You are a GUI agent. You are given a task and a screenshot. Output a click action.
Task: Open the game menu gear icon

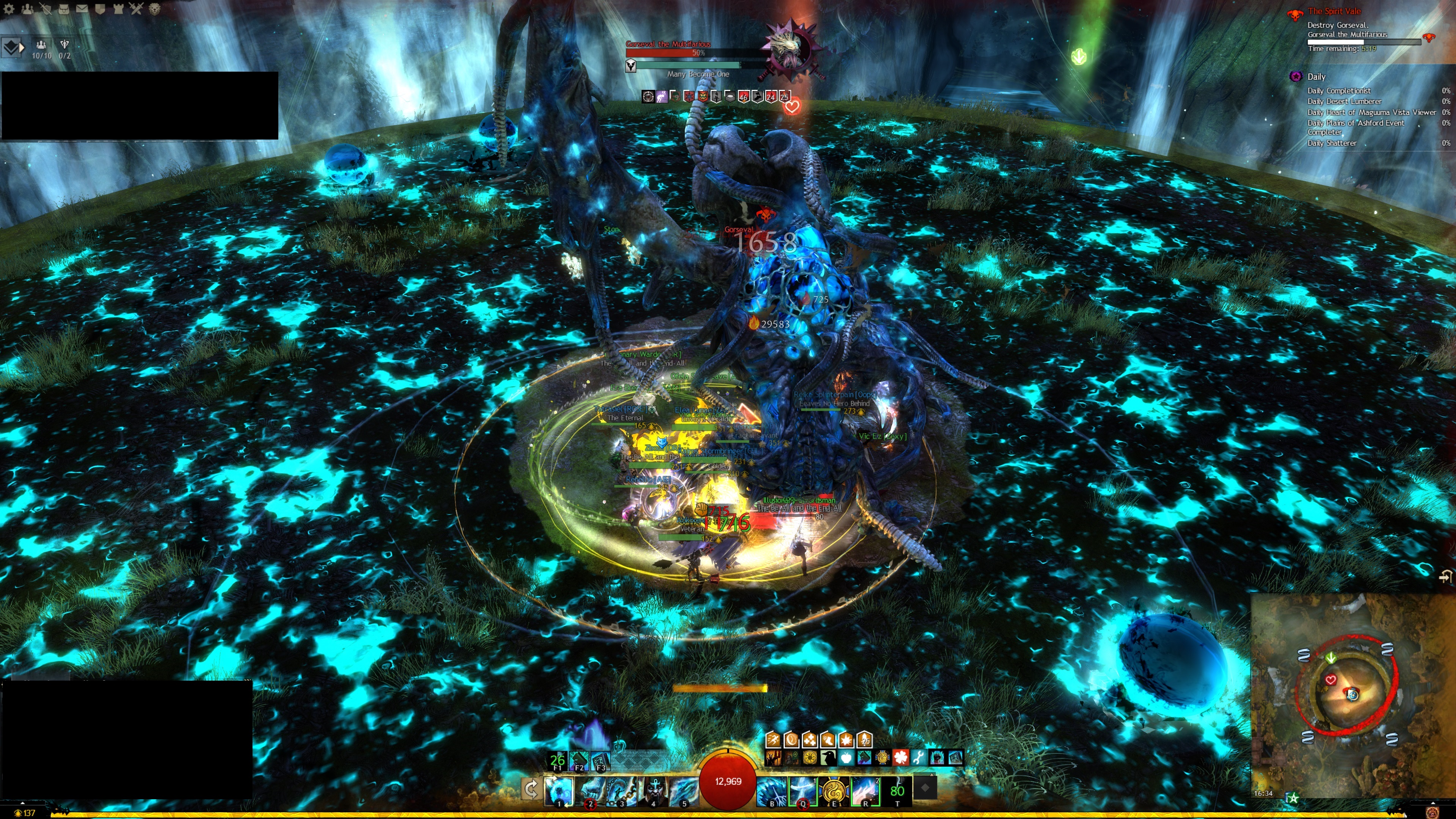pyautogui.click(x=8, y=8)
